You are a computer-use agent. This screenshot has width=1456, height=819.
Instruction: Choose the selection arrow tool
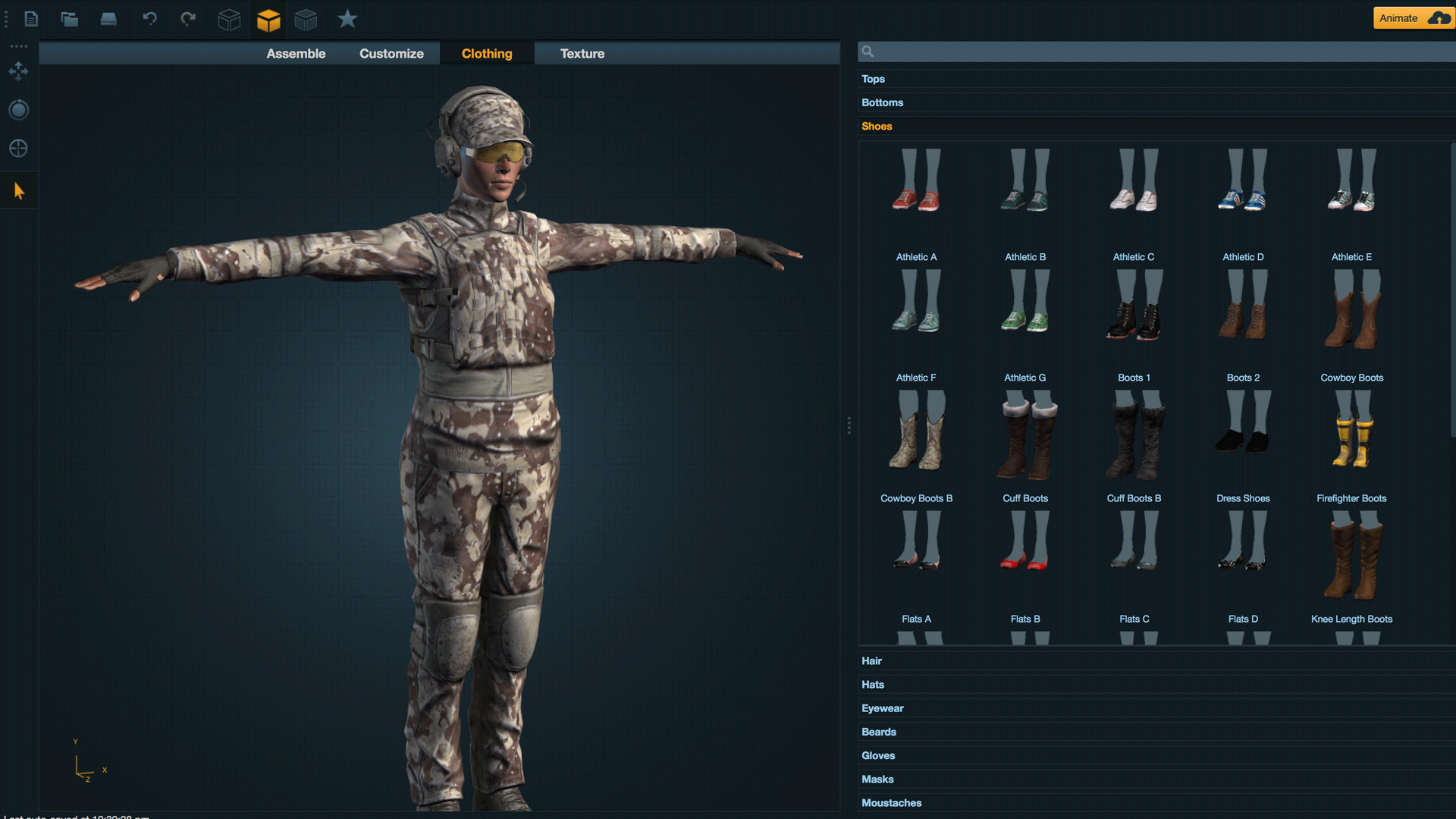(18, 190)
